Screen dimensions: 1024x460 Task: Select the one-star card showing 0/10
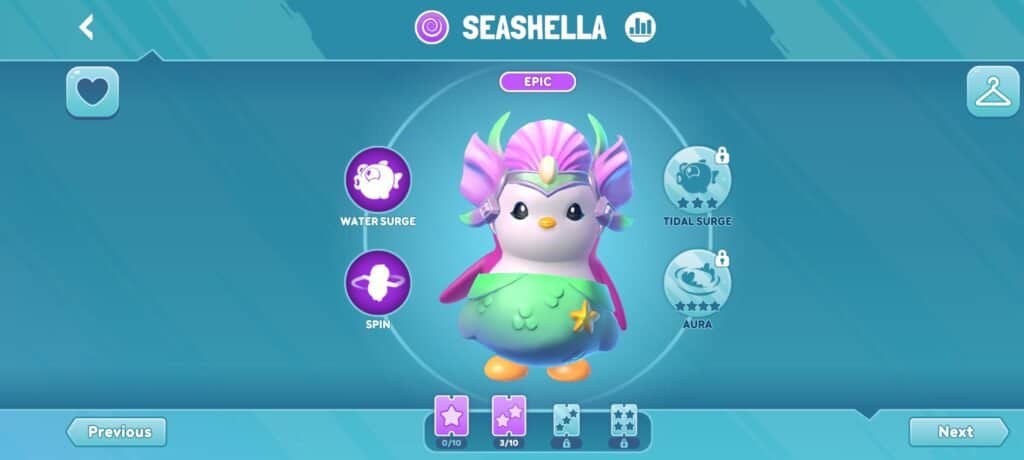[451, 417]
